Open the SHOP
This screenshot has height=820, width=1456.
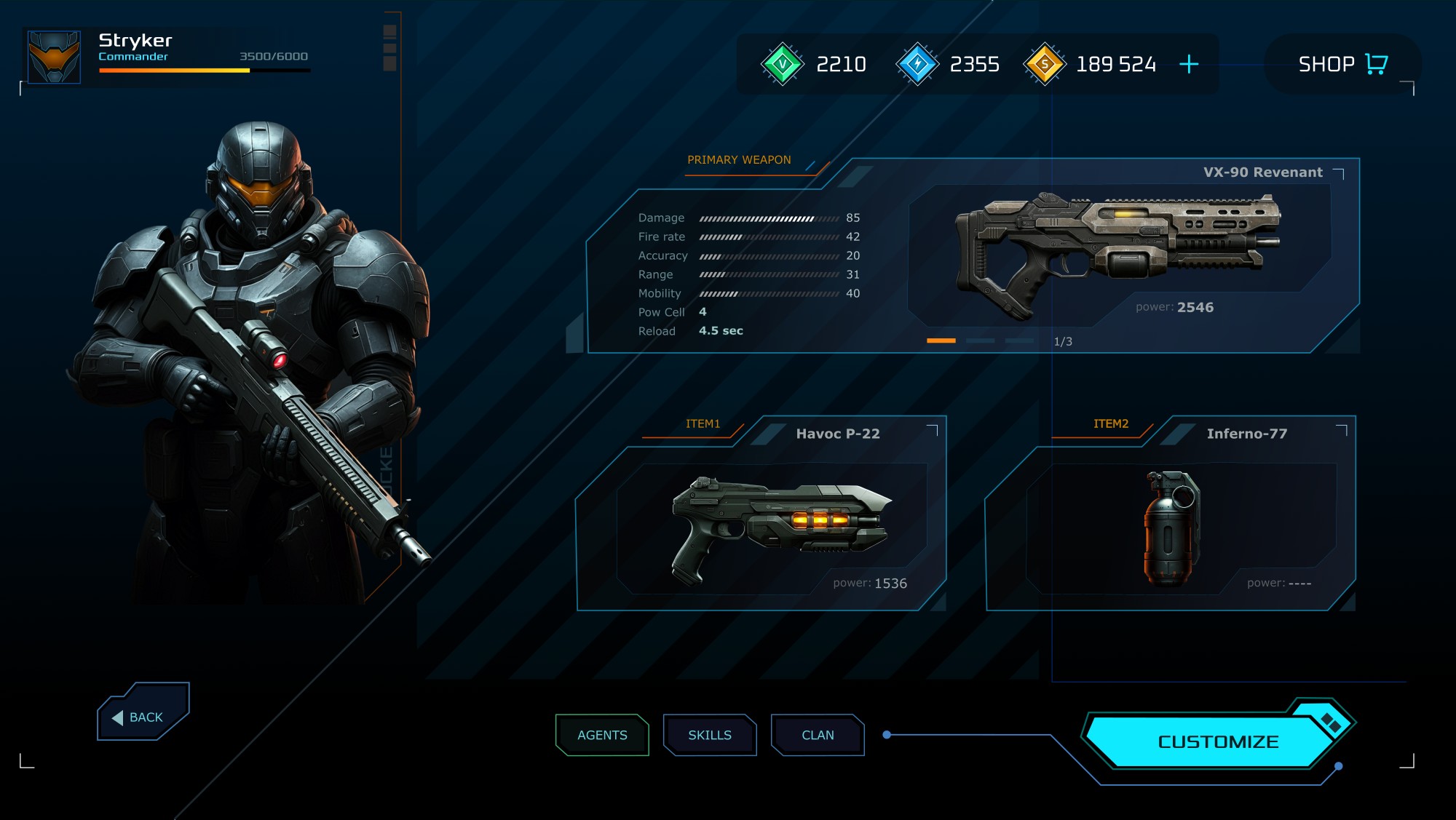(x=1342, y=64)
